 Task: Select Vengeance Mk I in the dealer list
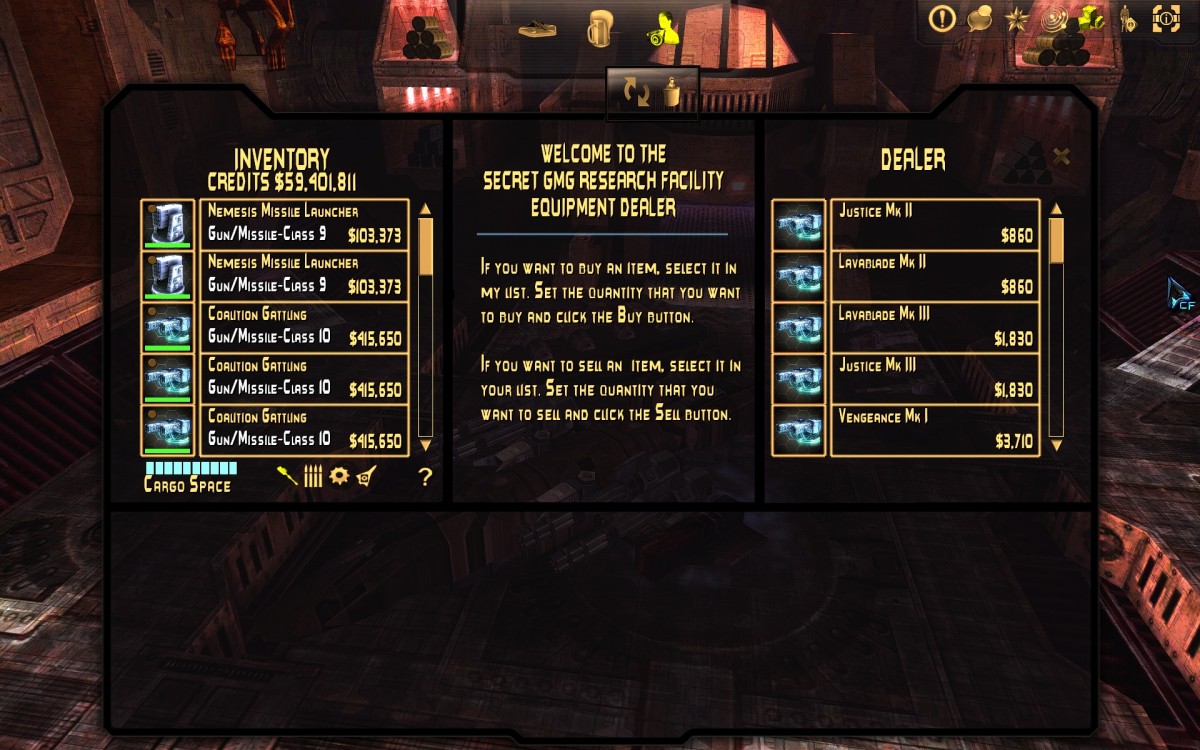[x=935, y=430]
